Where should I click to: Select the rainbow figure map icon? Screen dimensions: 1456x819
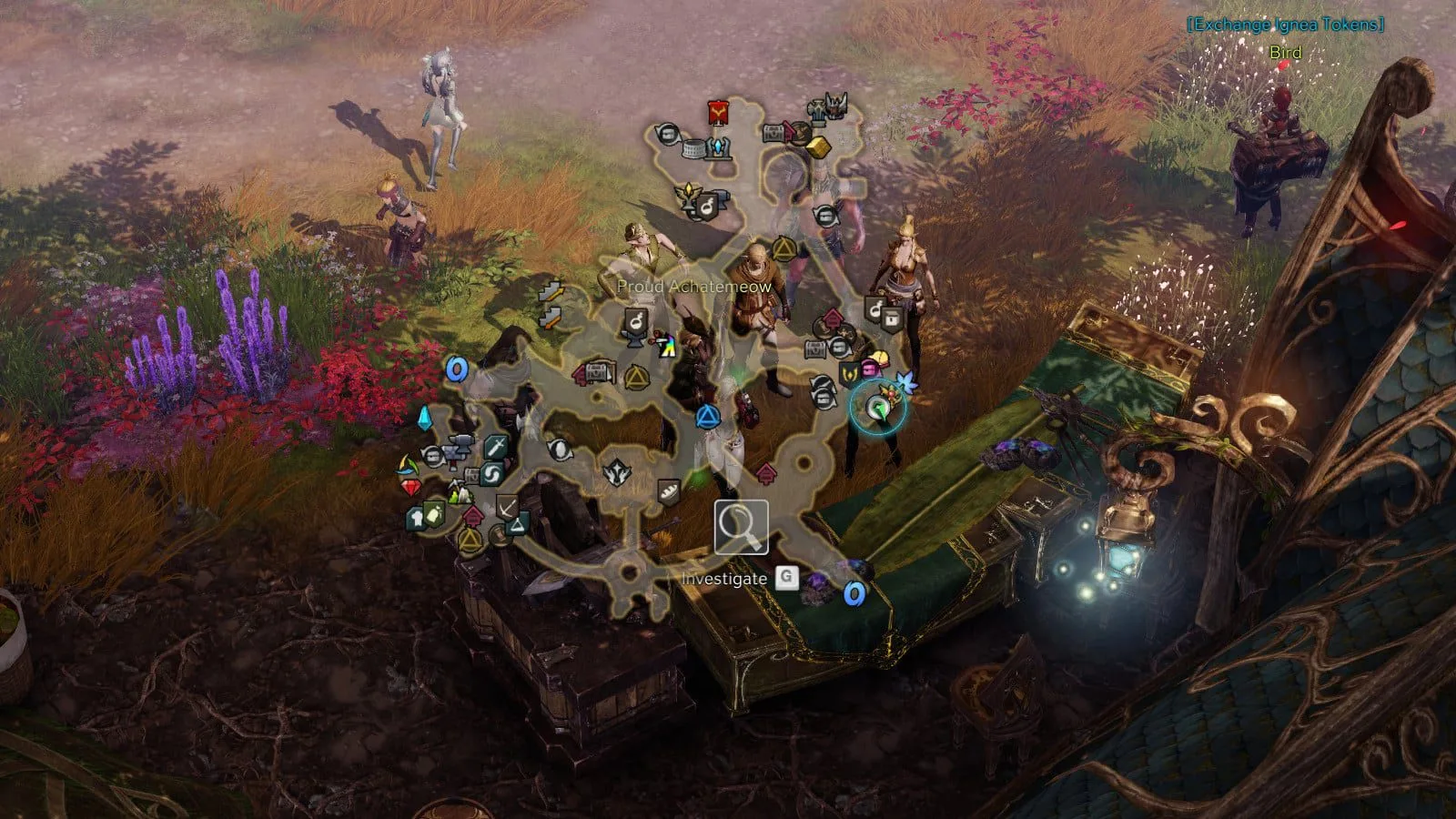click(x=667, y=346)
